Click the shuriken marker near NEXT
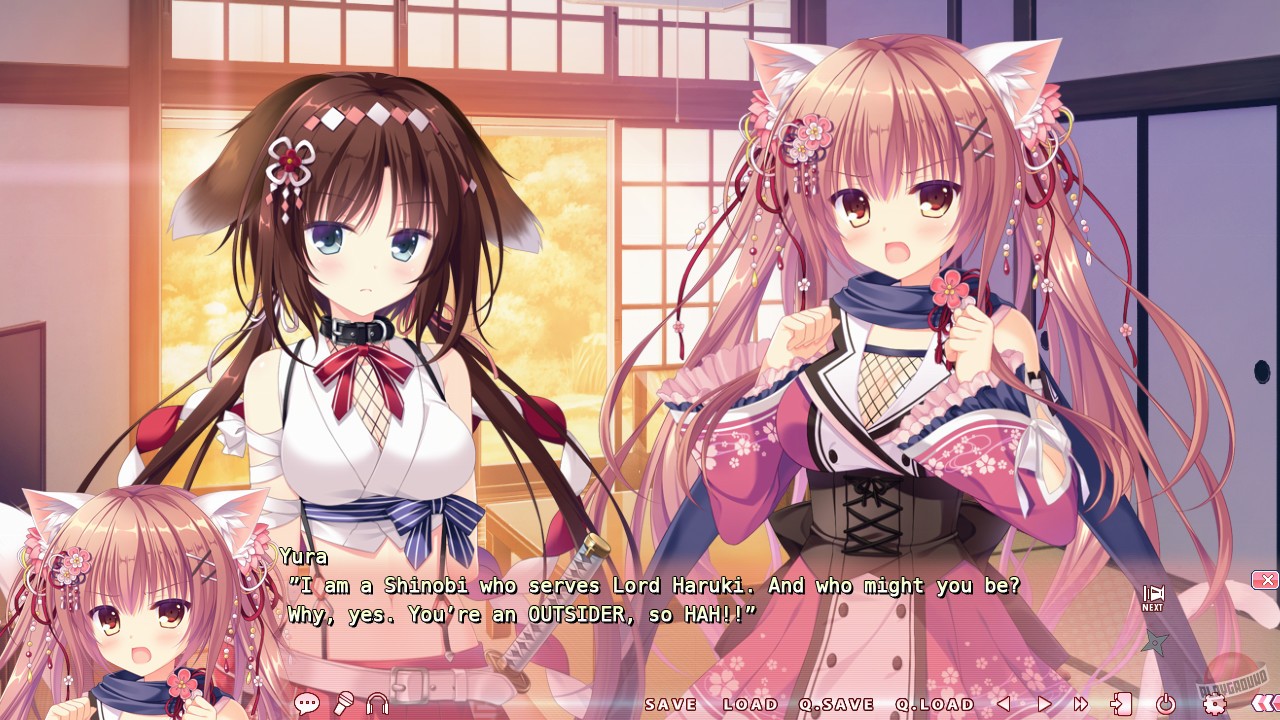The width and height of the screenshot is (1280, 720). (x=1156, y=640)
